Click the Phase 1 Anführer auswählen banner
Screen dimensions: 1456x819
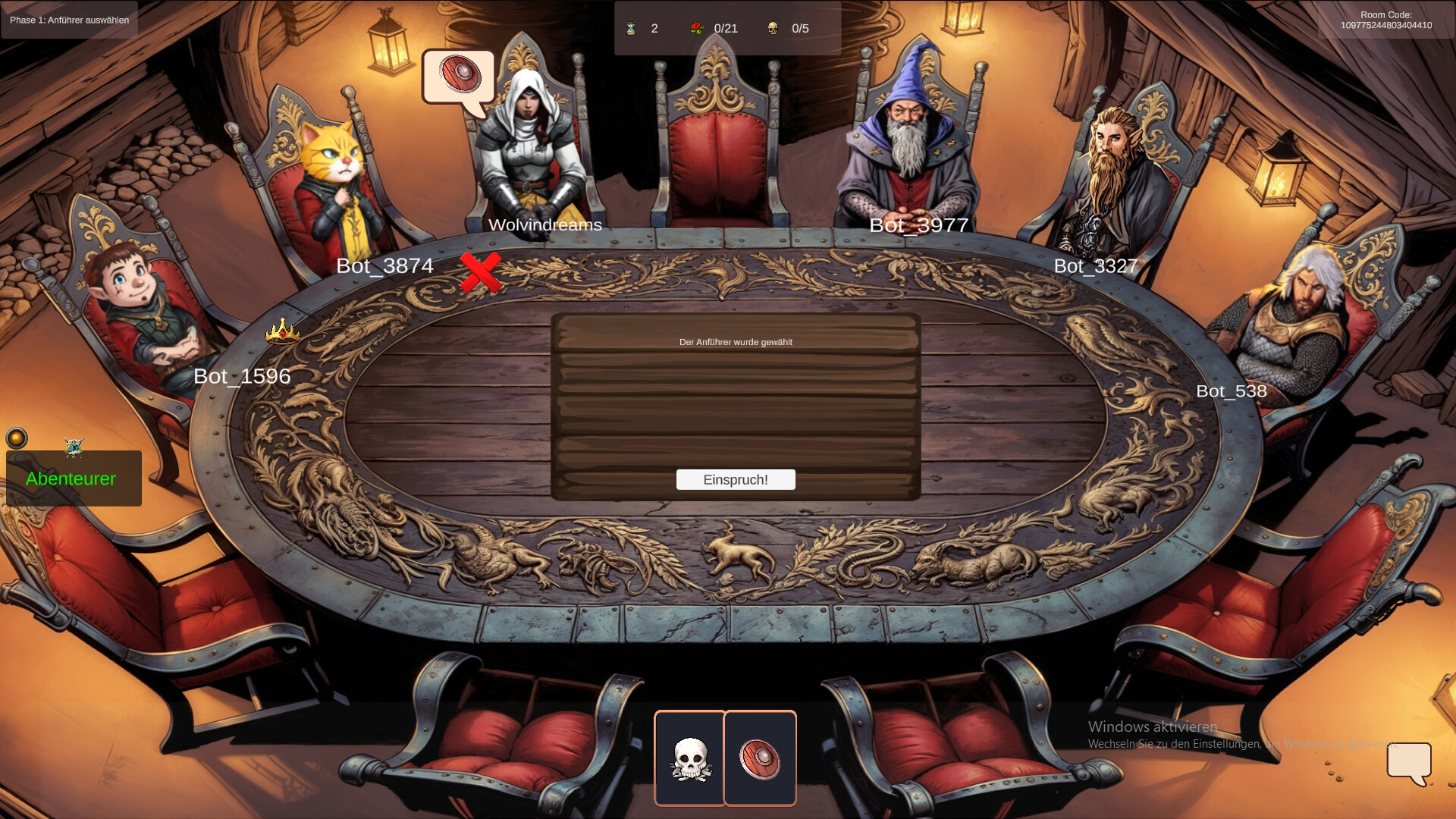68,20
